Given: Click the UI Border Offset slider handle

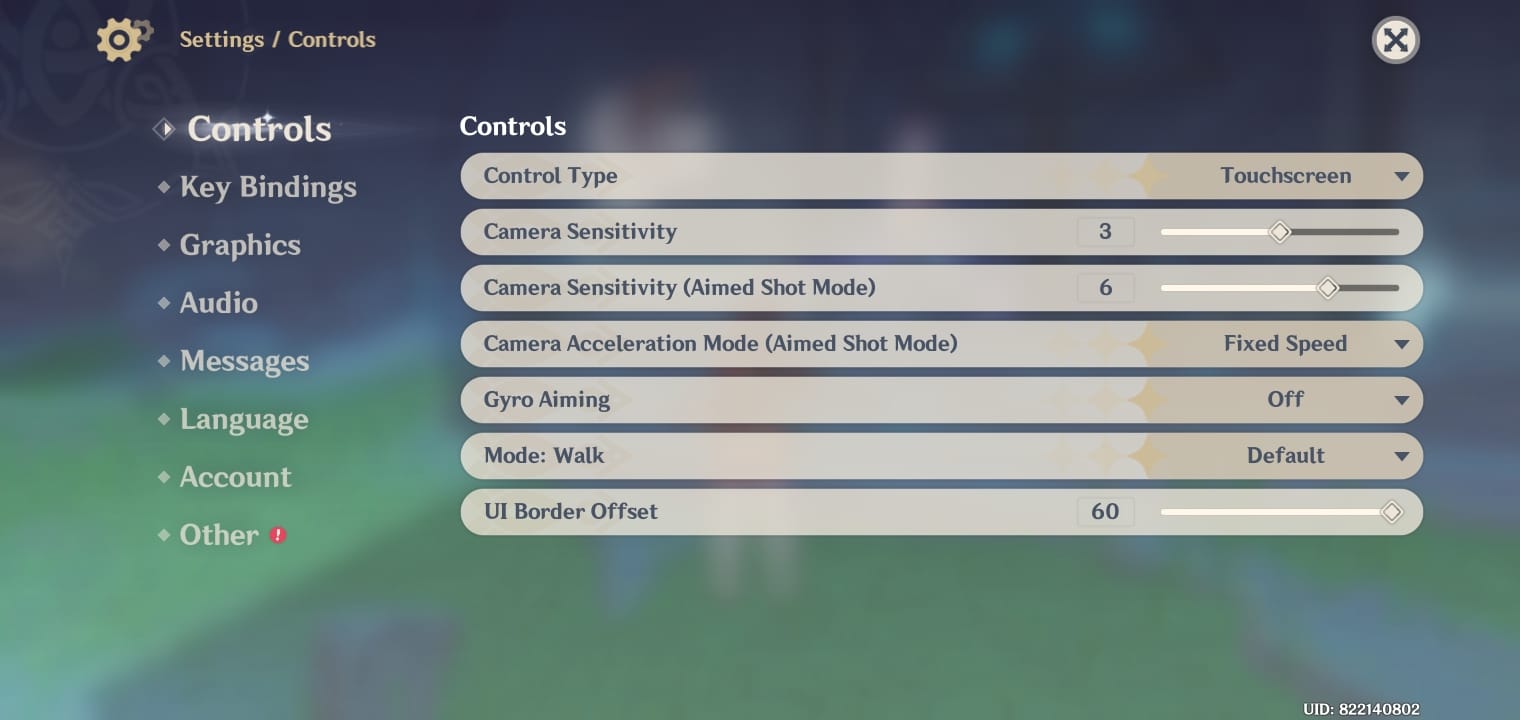Looking at the screenshot, I should [1391, 511].
